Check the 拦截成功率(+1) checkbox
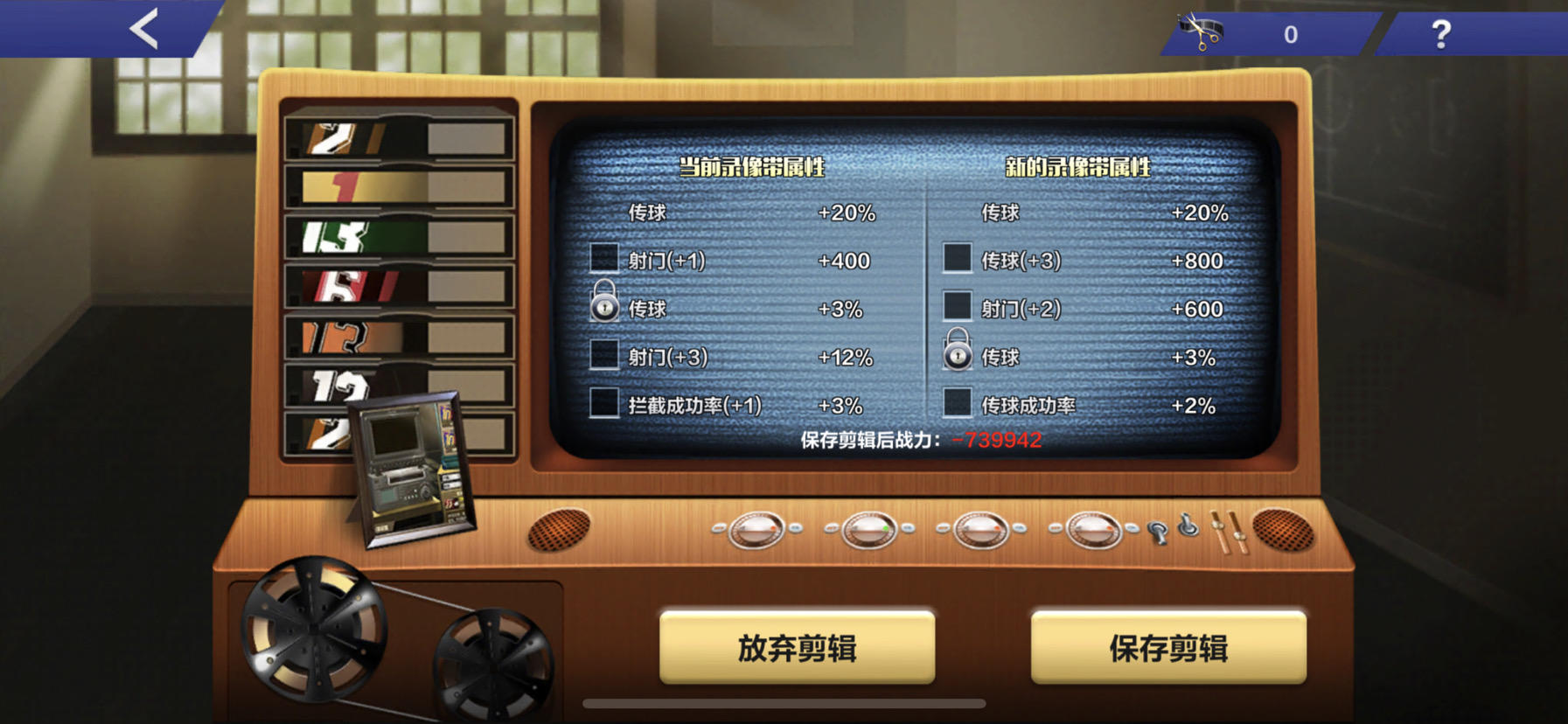Screen dimensions: 1568x724 tap(603, 405)
